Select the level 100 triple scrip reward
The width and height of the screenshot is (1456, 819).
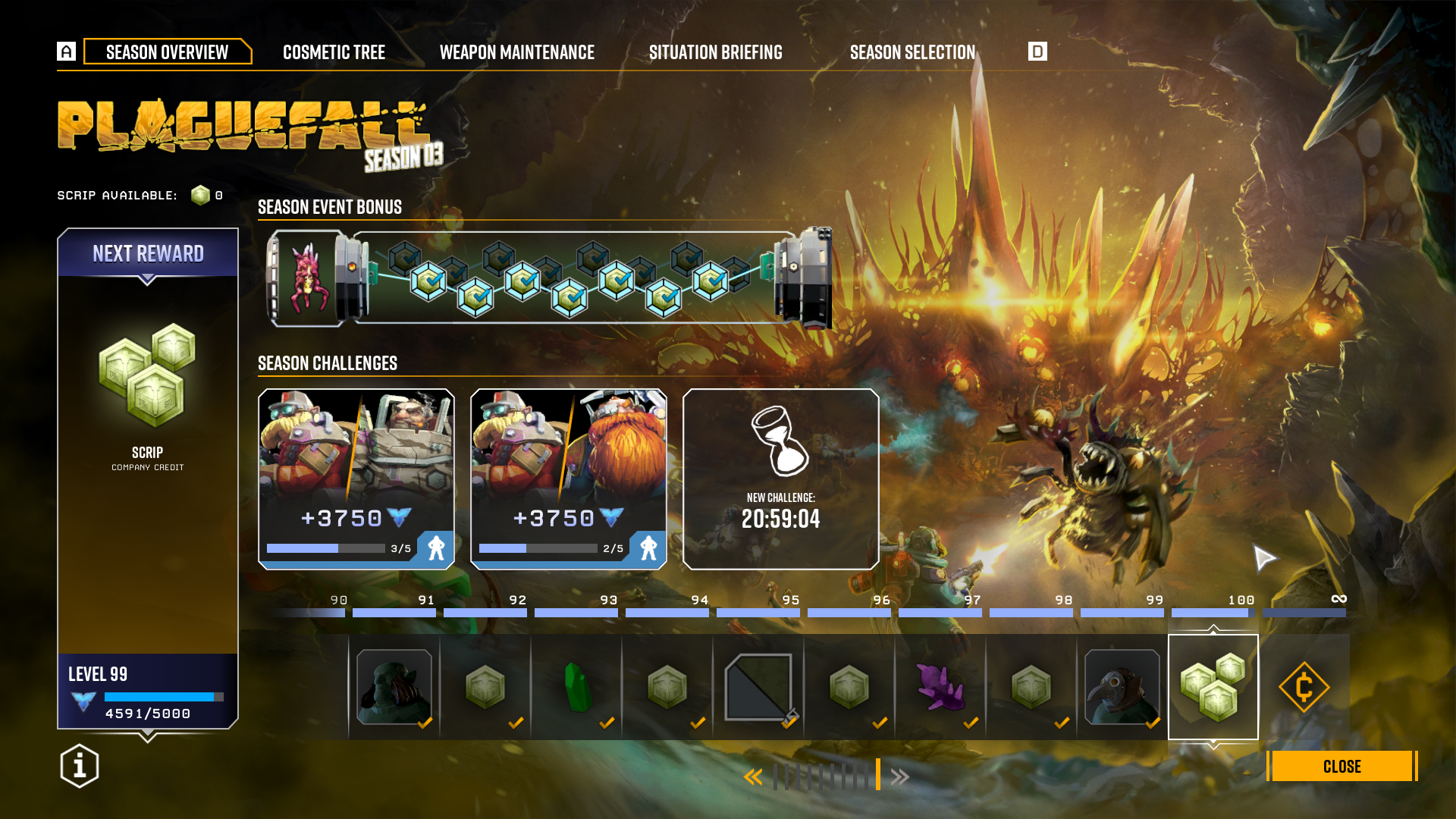coord(1213,687)
